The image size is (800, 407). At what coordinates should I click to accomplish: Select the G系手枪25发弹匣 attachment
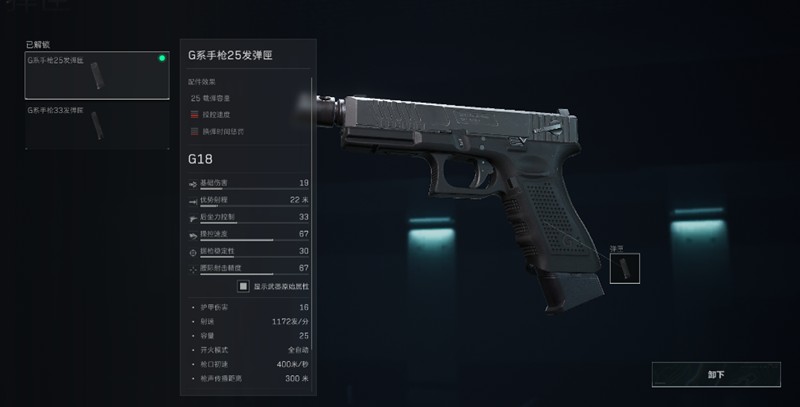pos(96,75)
